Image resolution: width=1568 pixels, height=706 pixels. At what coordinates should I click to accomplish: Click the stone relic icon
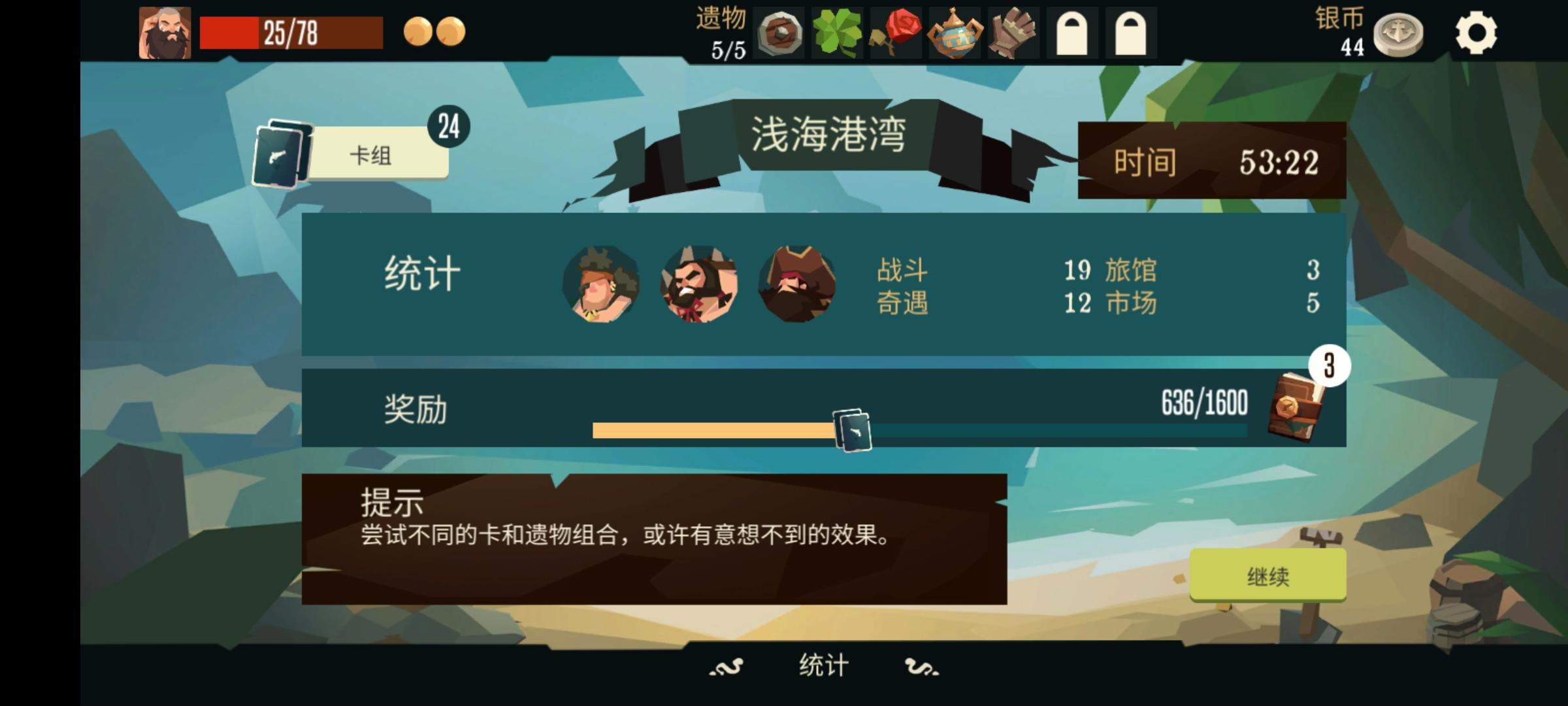779,31
